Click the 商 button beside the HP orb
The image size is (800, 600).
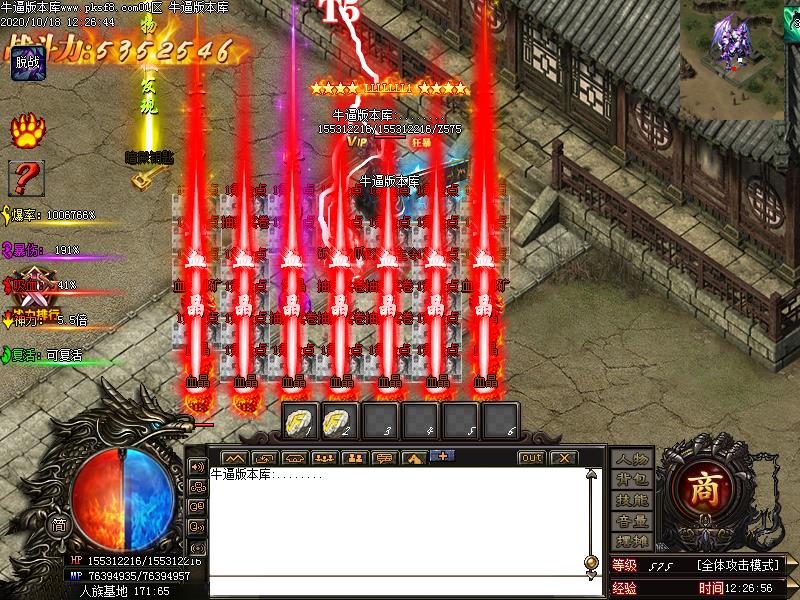tap(60, 525)
